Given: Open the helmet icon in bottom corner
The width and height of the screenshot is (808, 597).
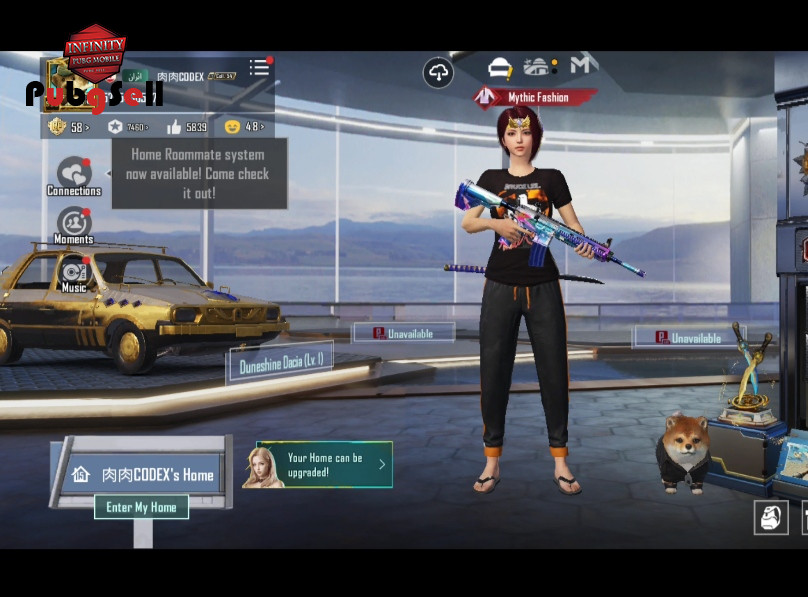Looking at the screenshot, I should [770, 517].
